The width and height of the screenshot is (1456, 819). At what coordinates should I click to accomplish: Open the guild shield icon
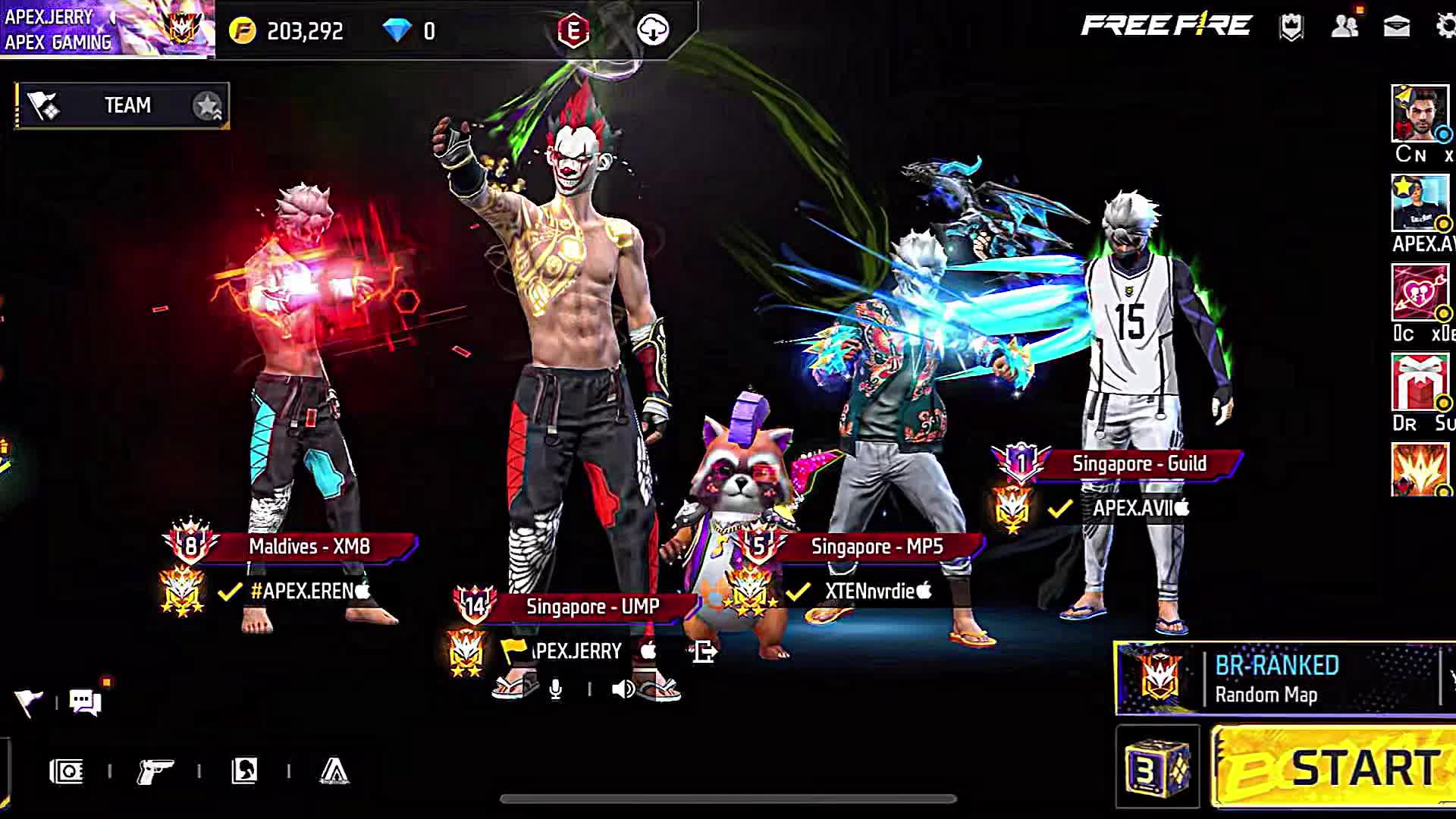click(1291, 27)
